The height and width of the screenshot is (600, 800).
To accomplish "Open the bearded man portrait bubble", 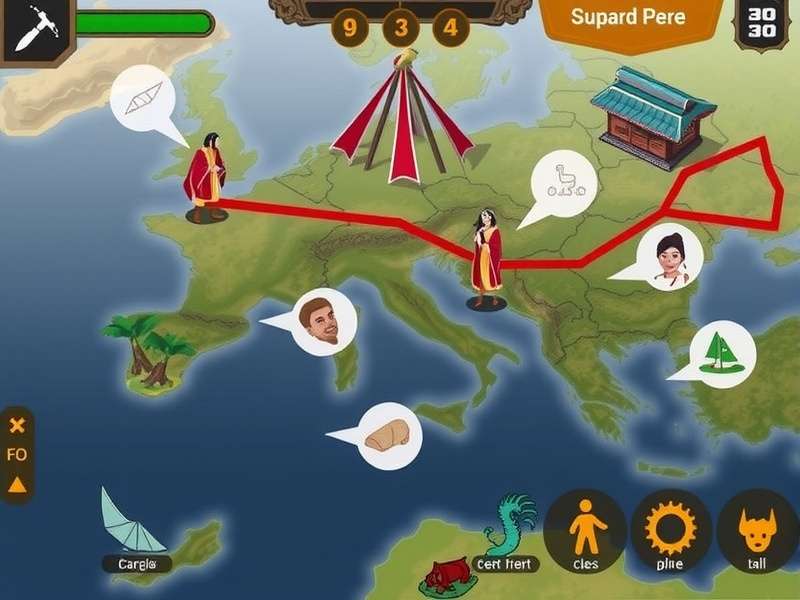I will (x=324, y=320).
